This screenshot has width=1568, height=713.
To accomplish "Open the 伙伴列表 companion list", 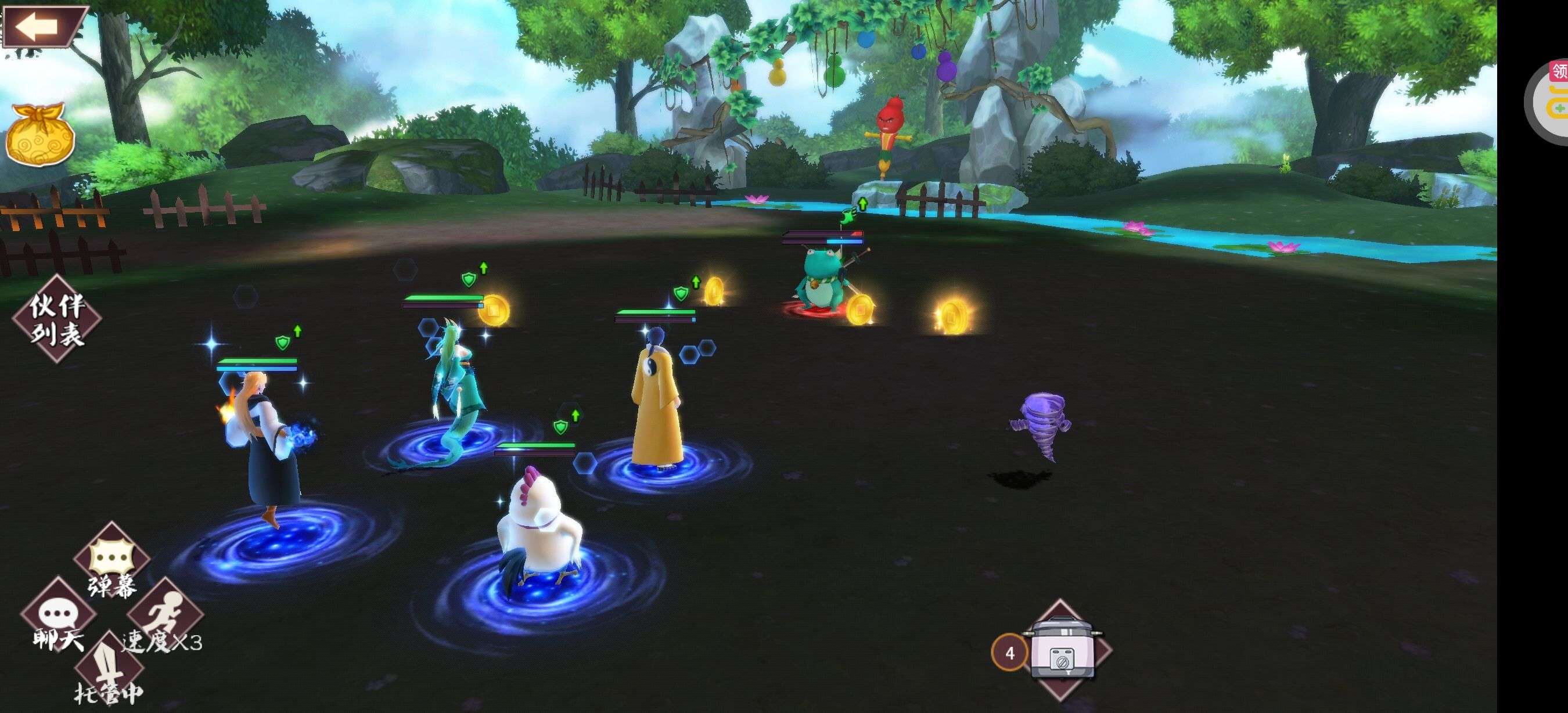I will click(57, 319).
